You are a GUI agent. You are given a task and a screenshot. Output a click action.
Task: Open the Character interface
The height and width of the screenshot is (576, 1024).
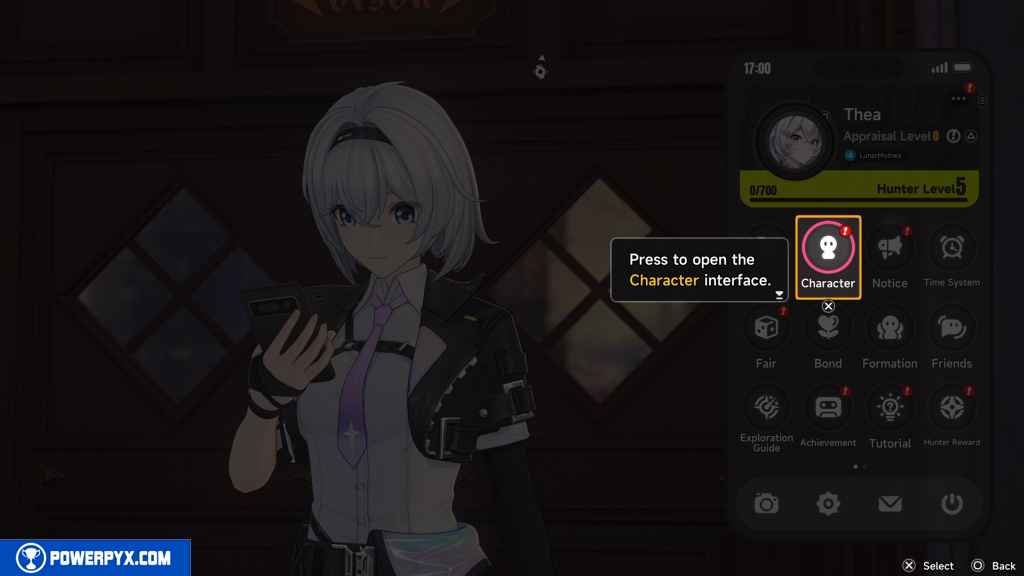coord(828,251)
